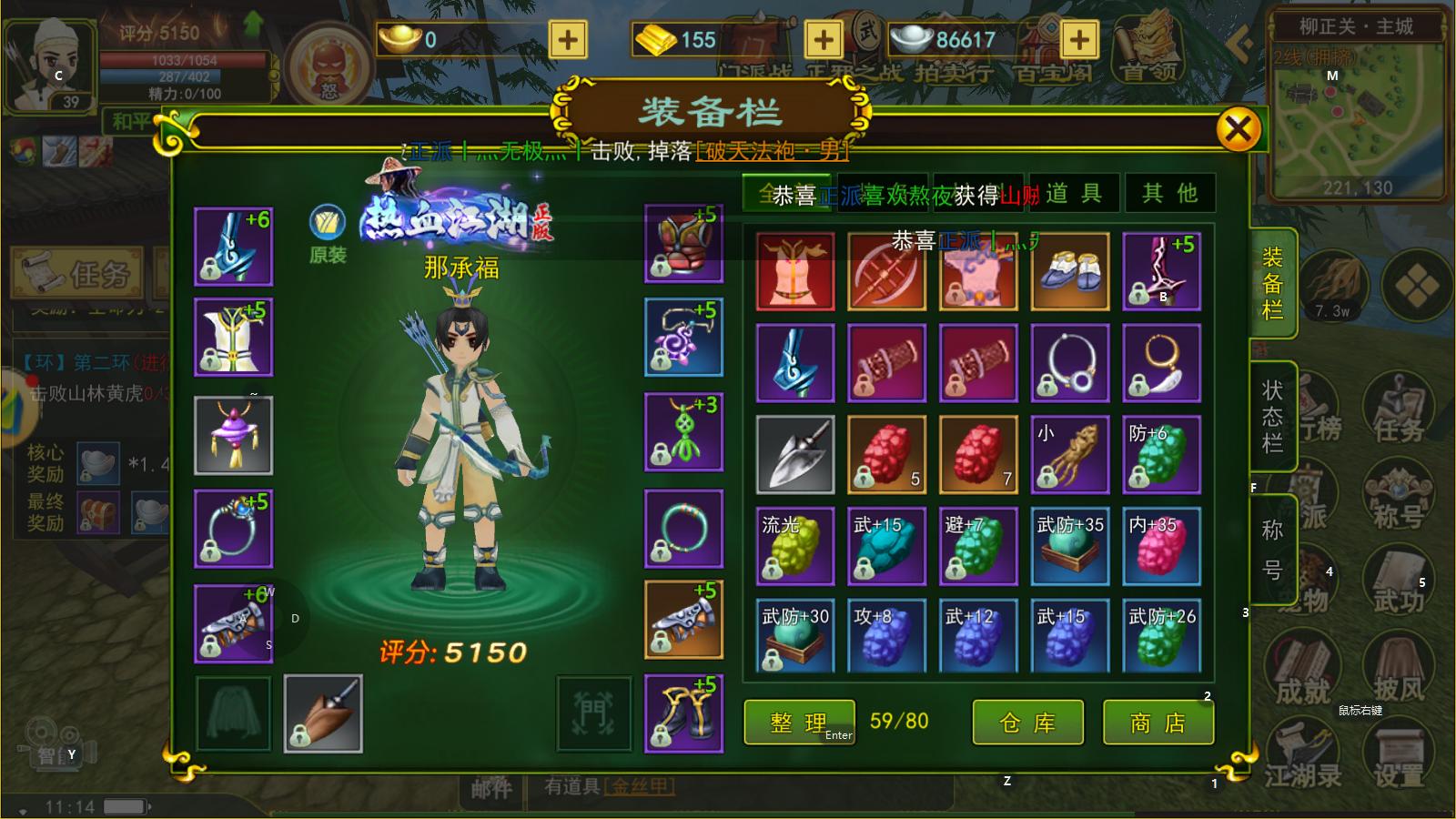Switch to the 道具 items tab

pos(1074,193)
